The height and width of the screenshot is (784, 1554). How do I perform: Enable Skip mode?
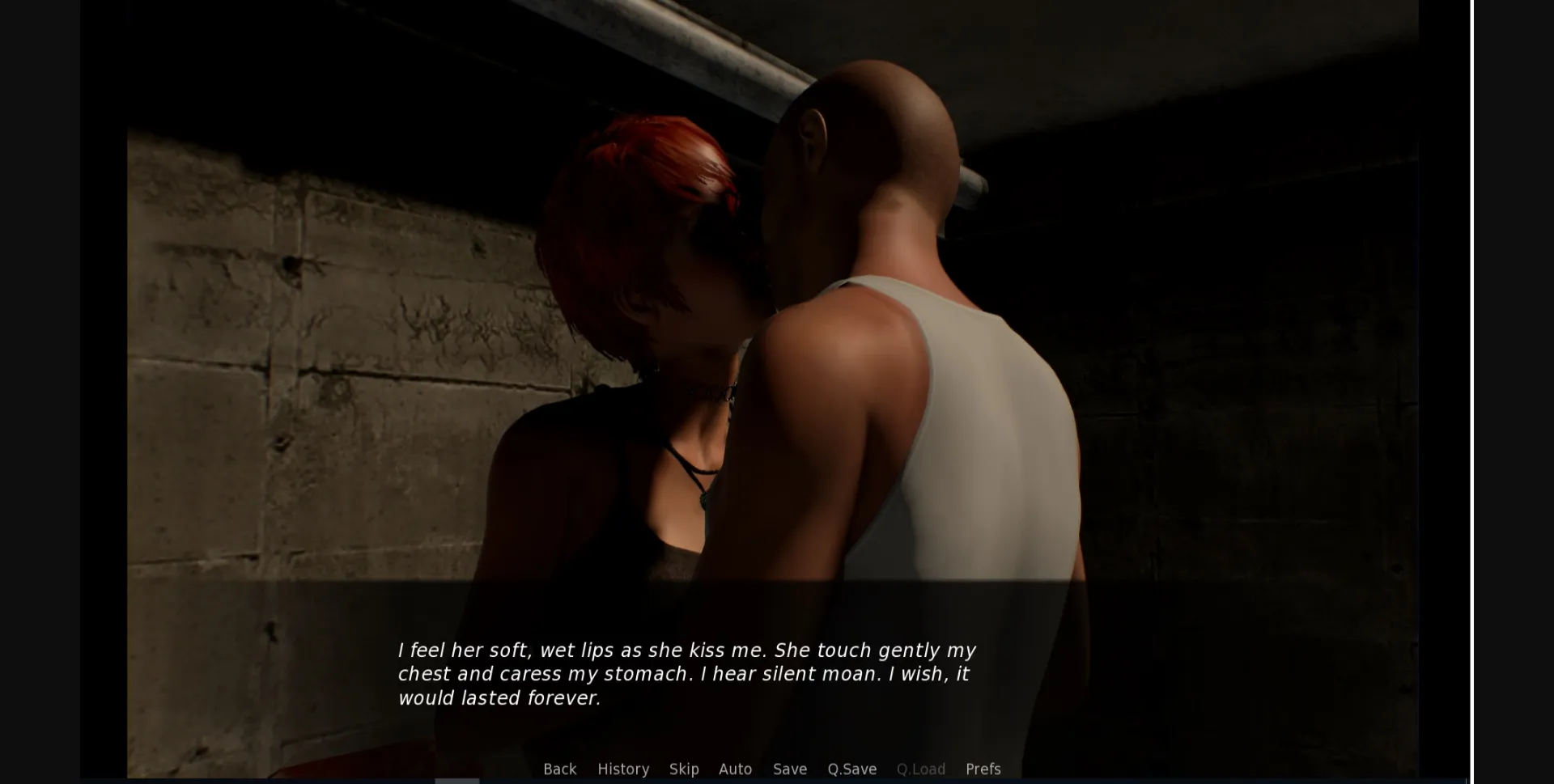coord(684,769)
